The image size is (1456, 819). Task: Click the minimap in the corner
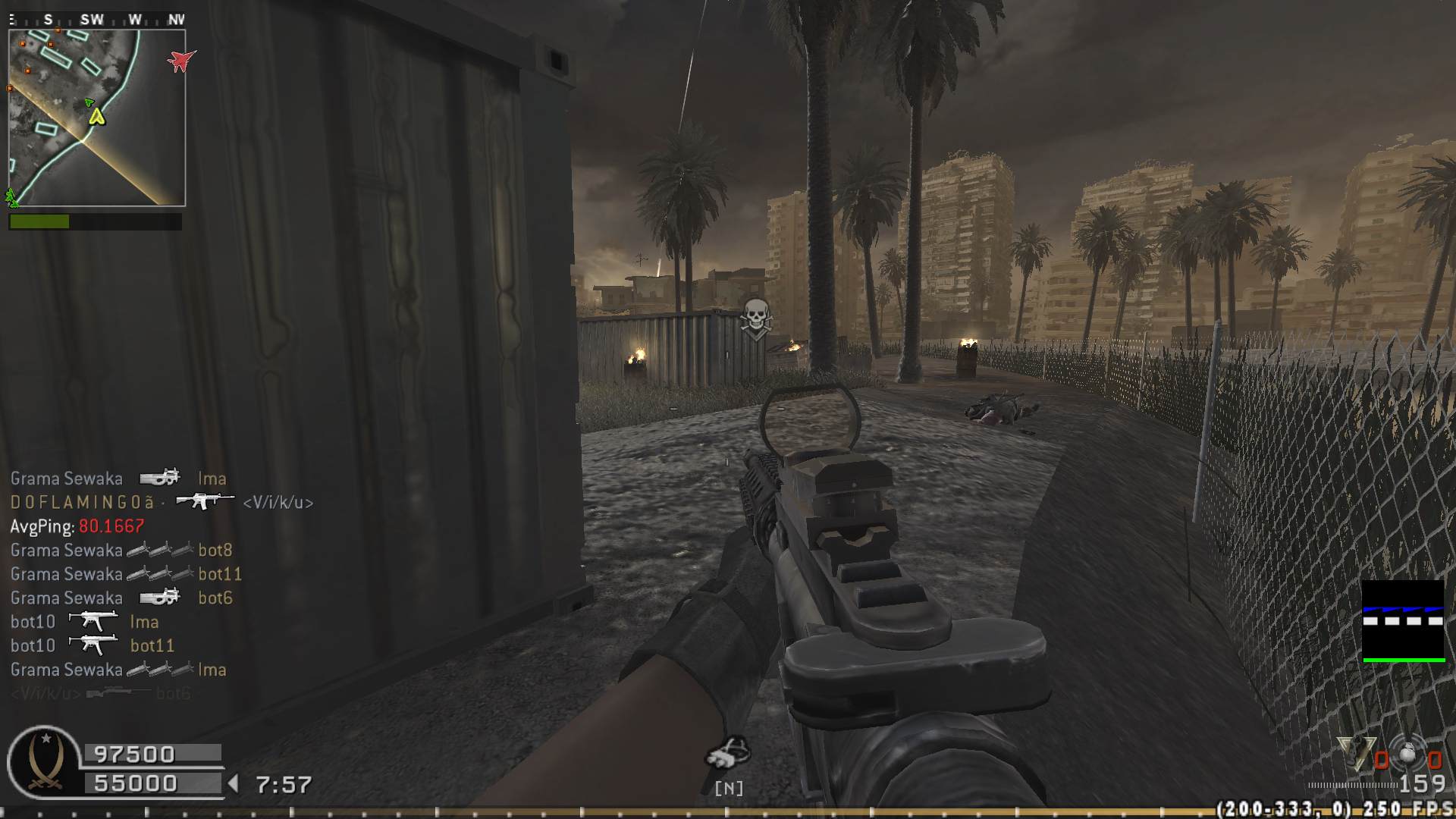click(x=96, y=118)
